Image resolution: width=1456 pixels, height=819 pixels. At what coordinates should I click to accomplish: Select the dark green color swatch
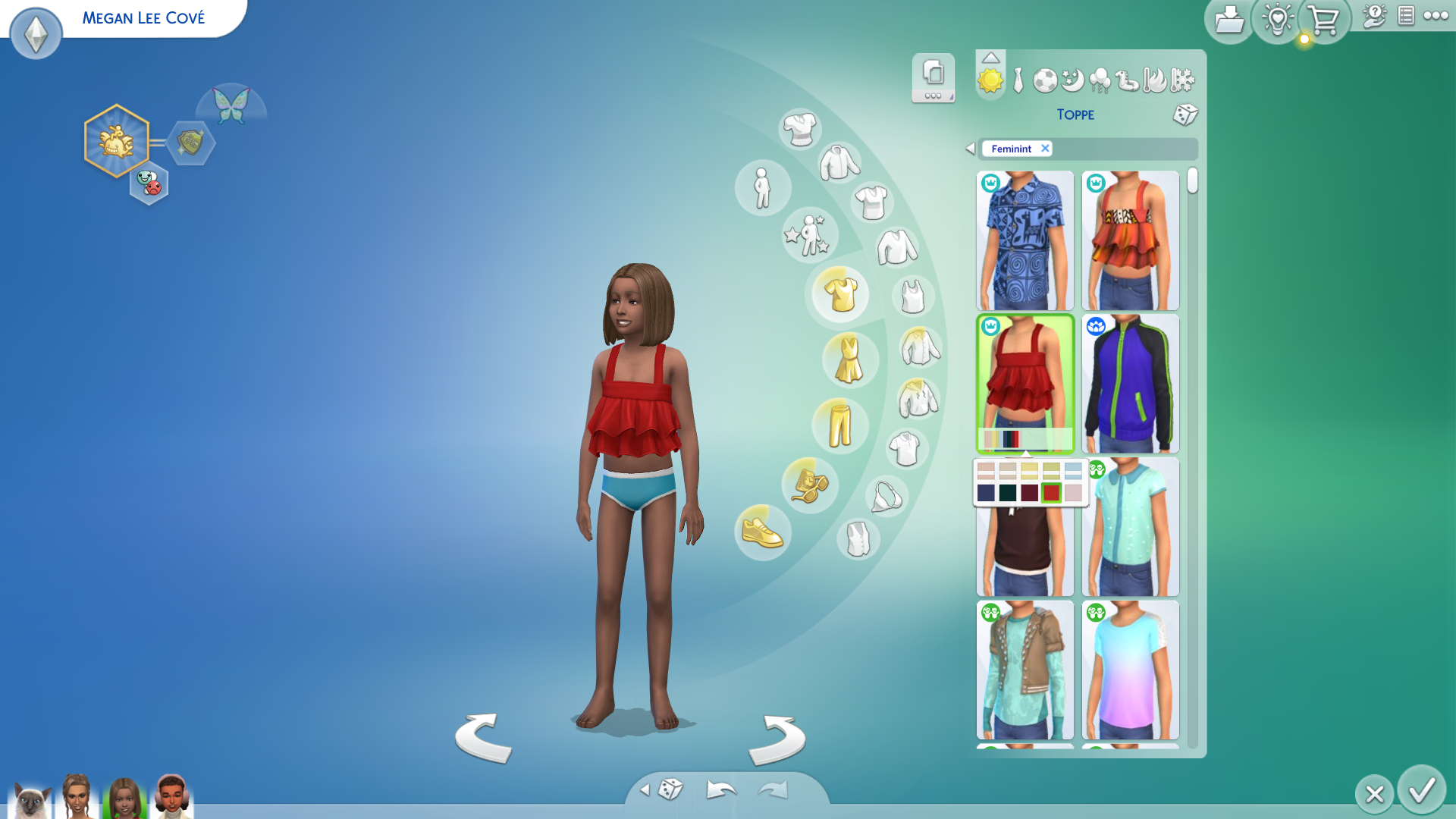pyautogui.click(x=1007, y=493)
